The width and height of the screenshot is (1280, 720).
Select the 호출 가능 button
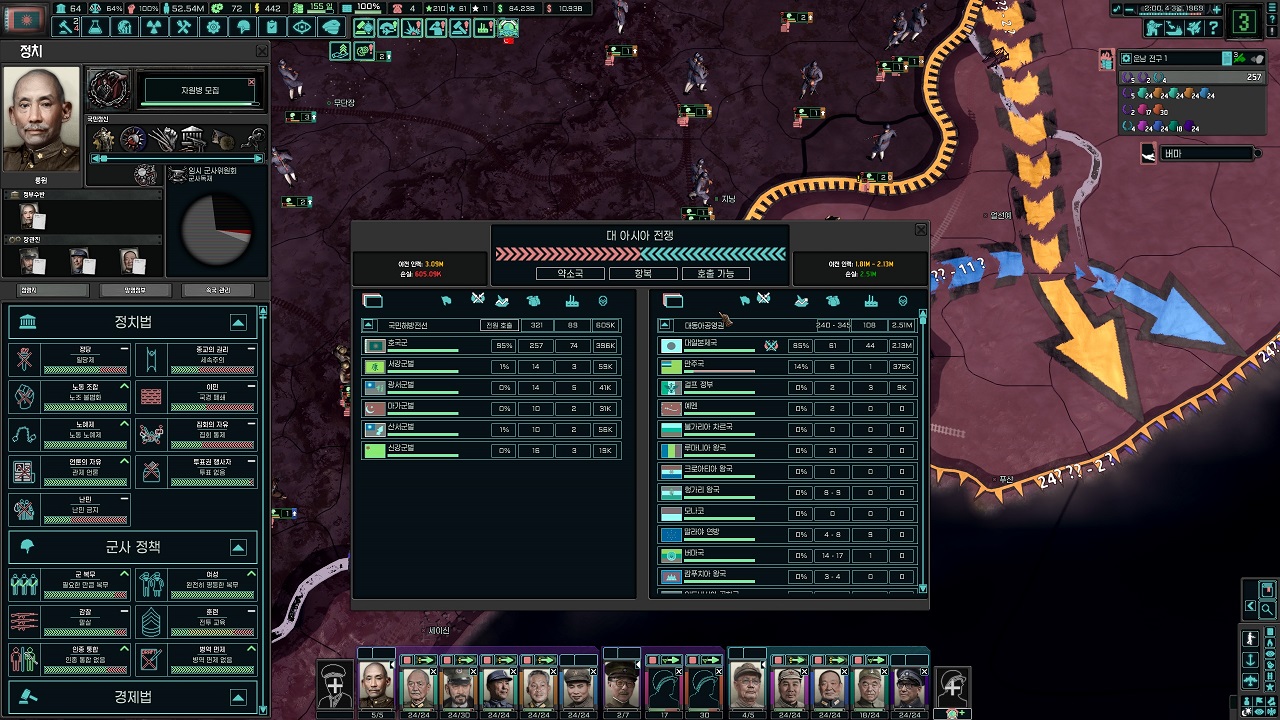(x=715, y=273)
